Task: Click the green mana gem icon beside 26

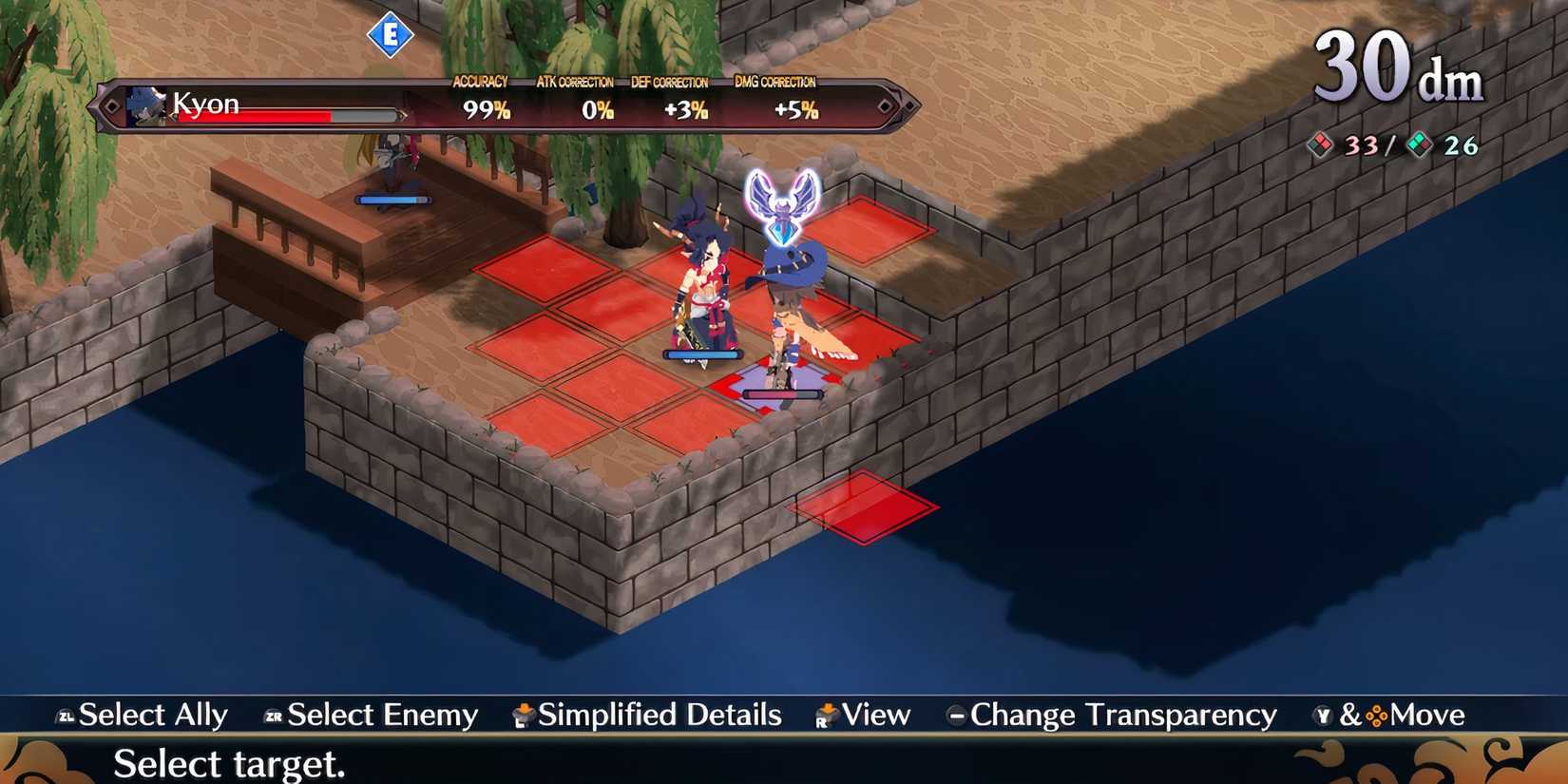Action: coord(1422,145)
